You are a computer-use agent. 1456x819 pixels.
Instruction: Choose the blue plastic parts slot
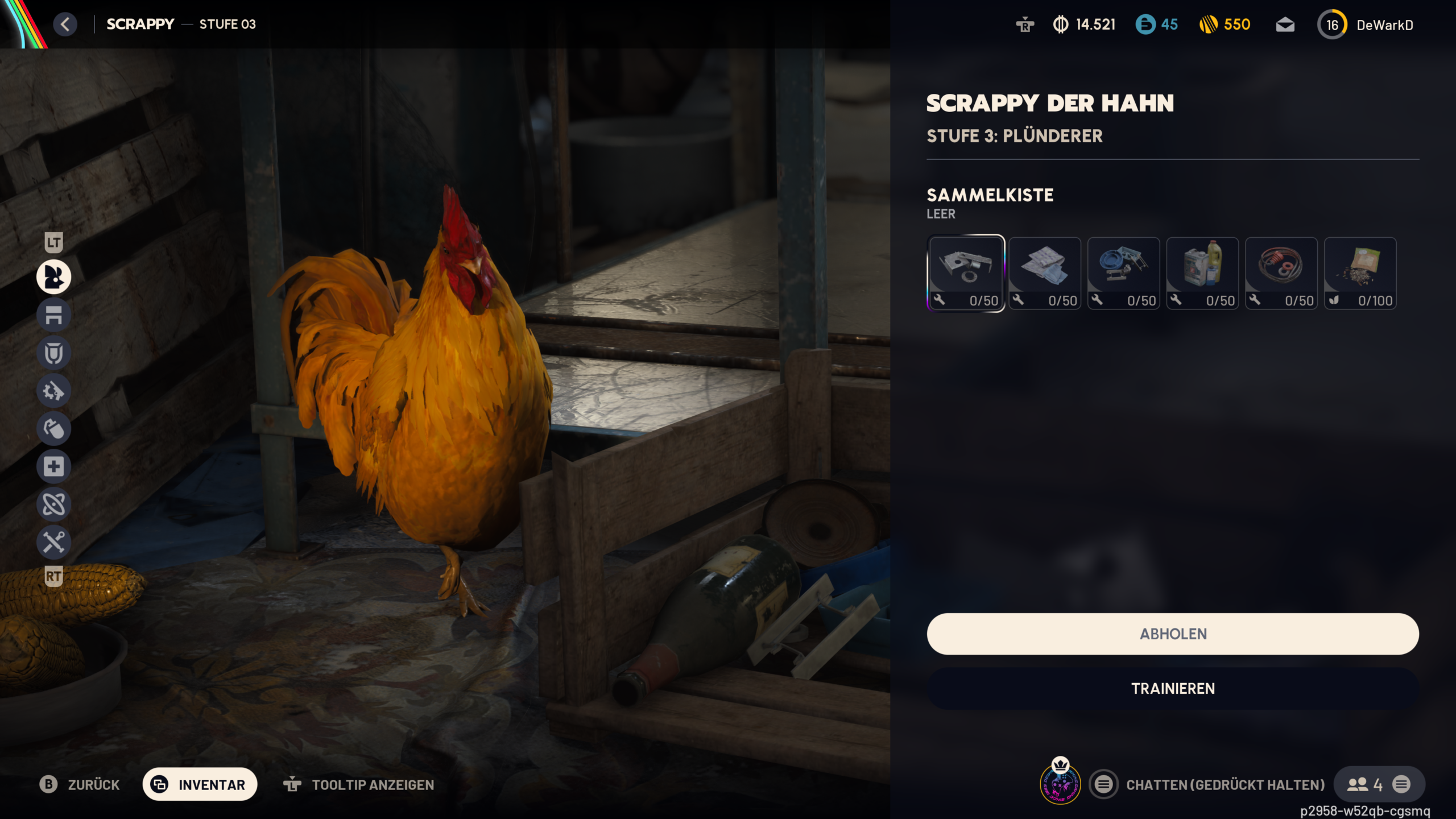click(1123, 273)
